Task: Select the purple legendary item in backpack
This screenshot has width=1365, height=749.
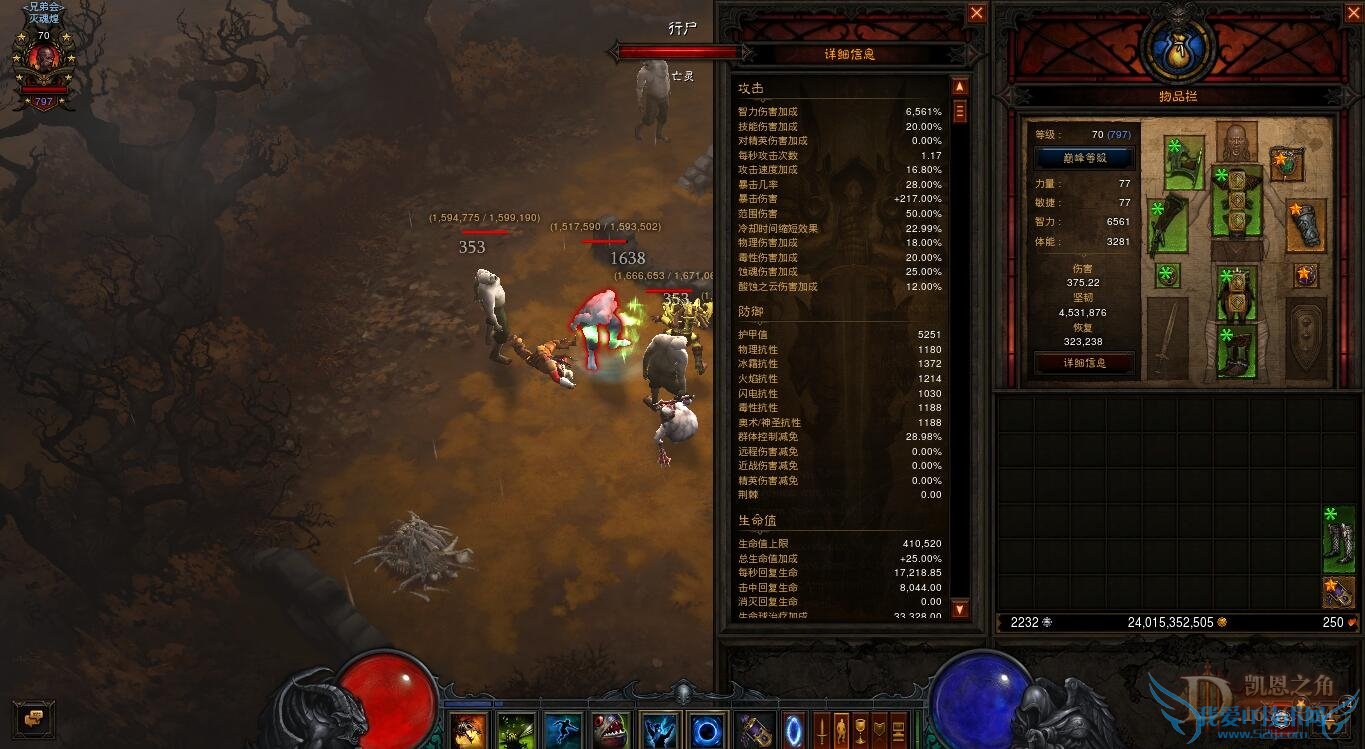Action: [x=1338, y=591]
